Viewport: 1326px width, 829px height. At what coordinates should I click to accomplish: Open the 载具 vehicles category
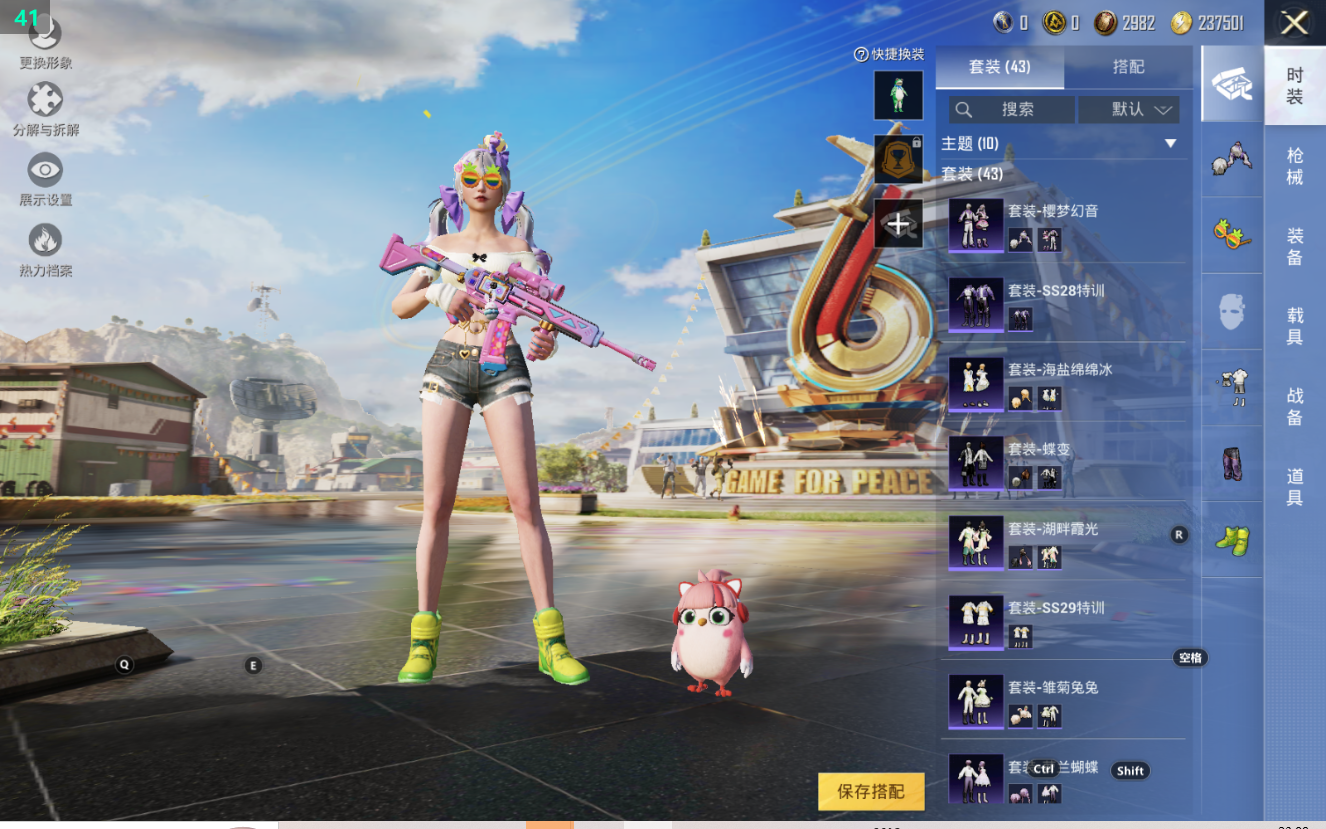point(1294,326)
